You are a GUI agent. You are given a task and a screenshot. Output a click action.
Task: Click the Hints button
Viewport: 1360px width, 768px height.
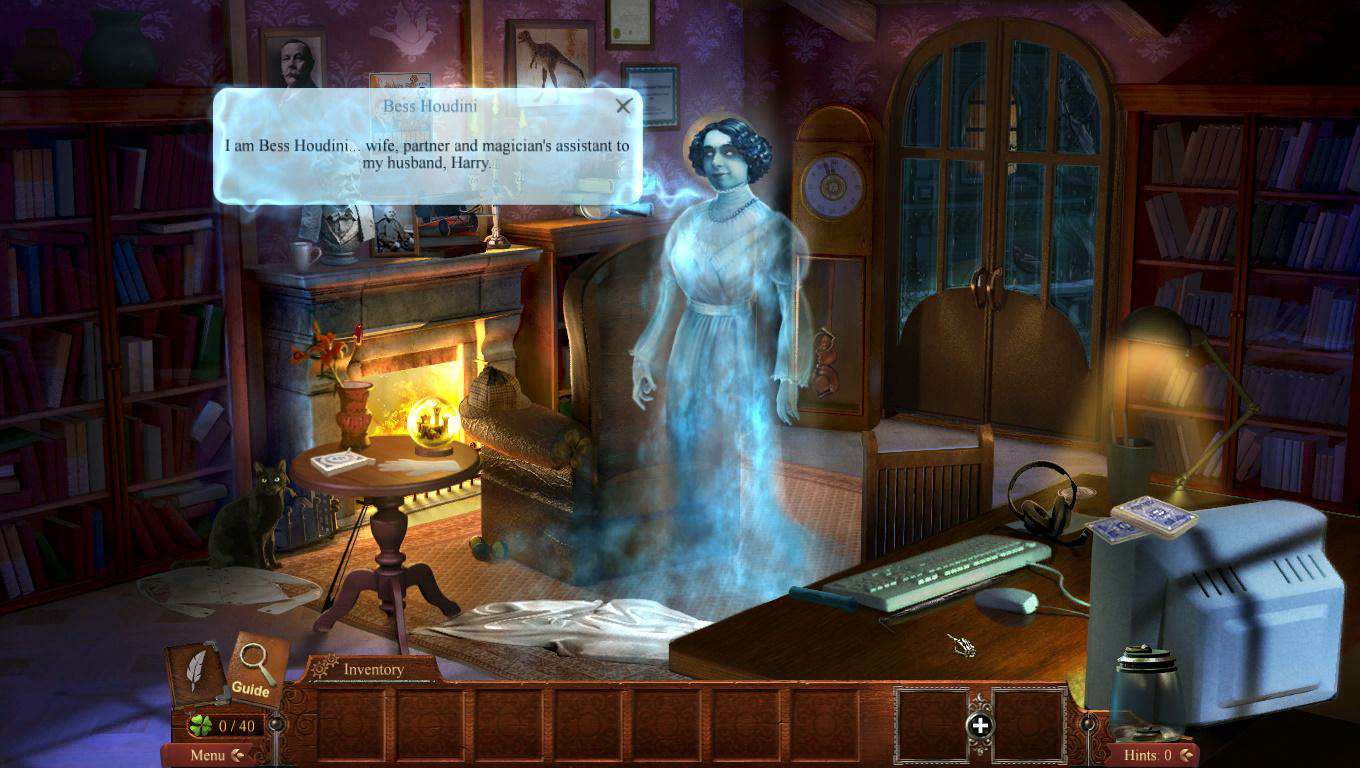point(1148,755)
